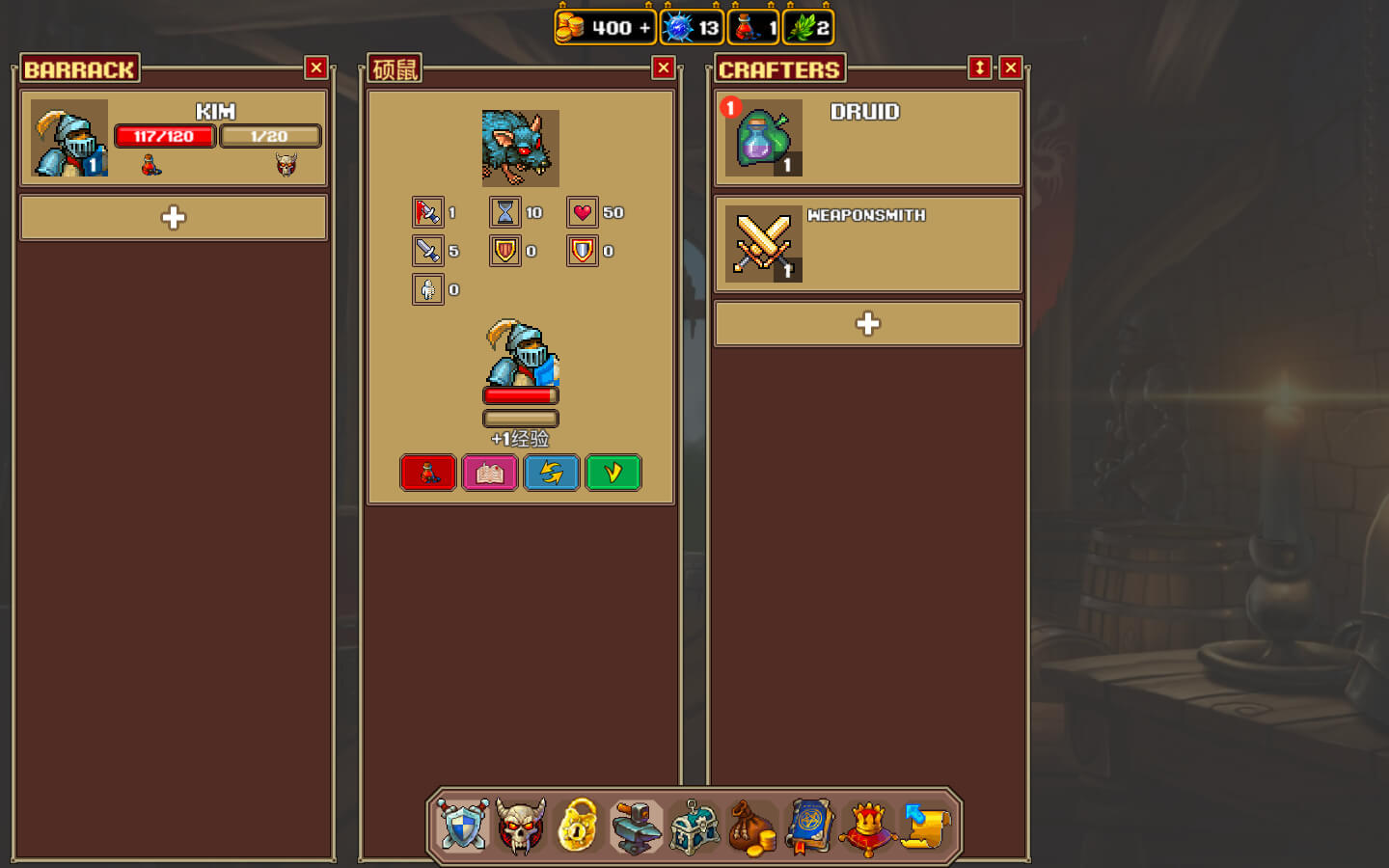Add a new crafter slot

[868, 324]
